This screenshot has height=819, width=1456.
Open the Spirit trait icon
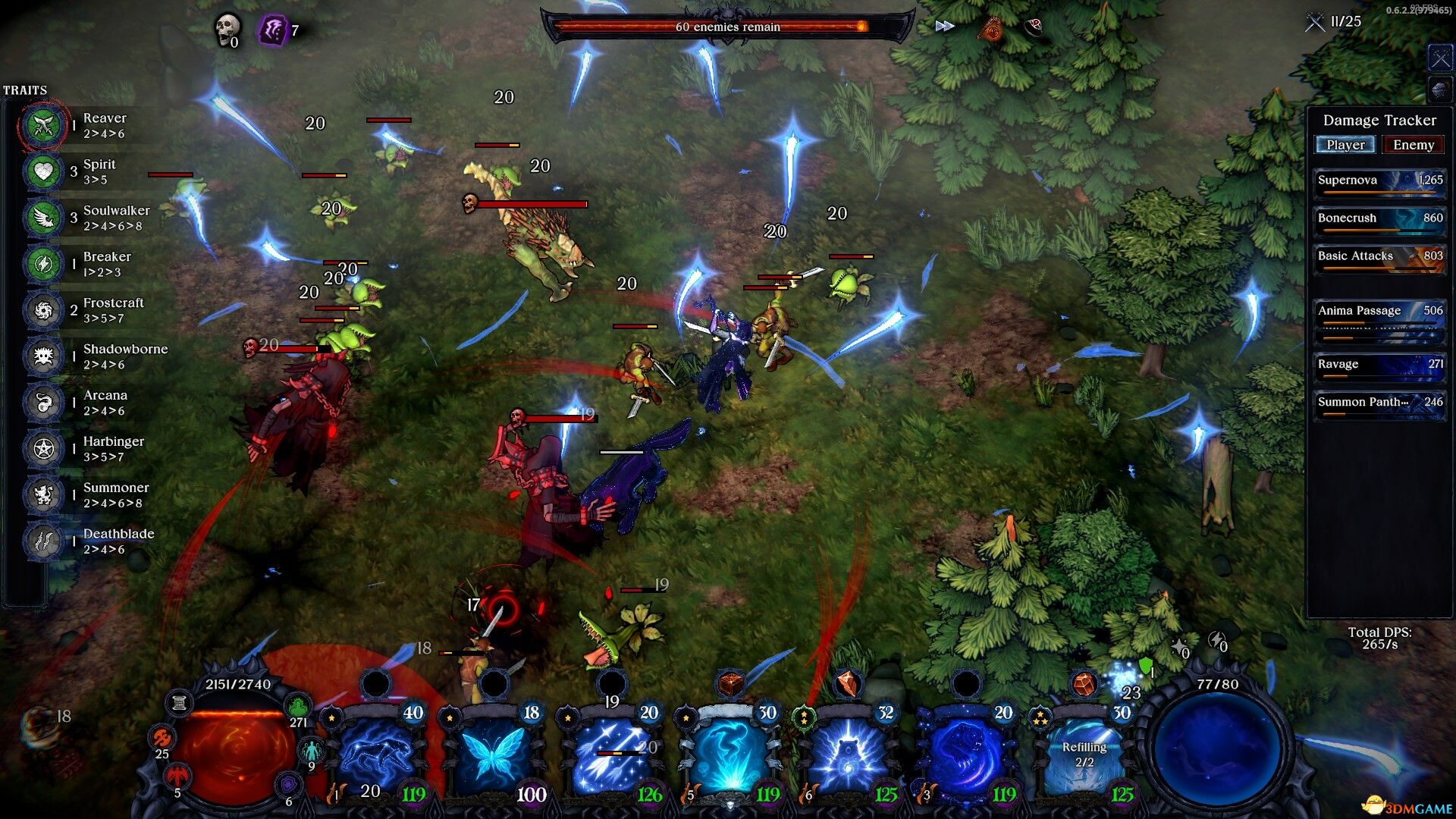point(43,172)
